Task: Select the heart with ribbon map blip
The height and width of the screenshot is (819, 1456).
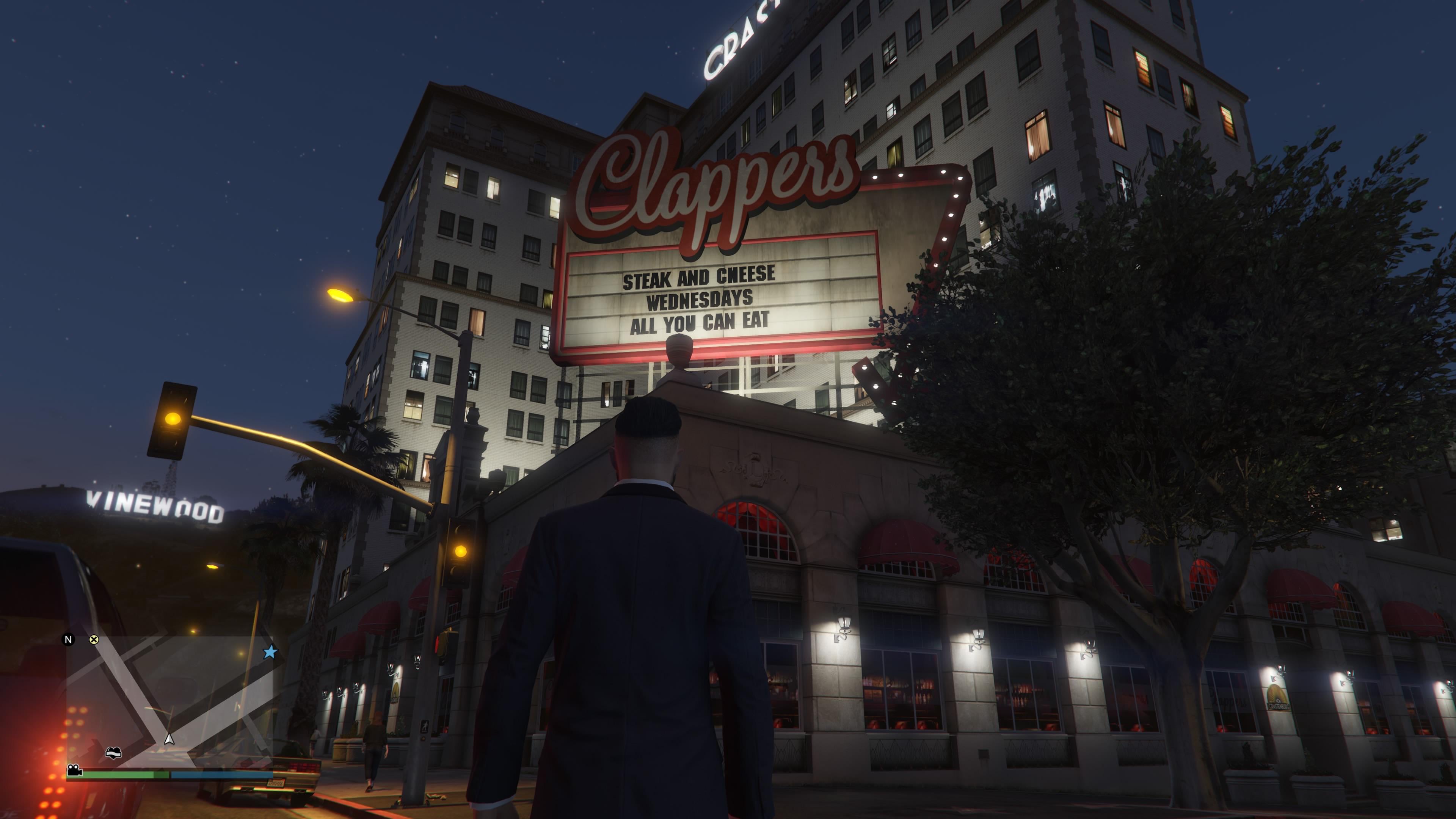Action: click(114, 752)
